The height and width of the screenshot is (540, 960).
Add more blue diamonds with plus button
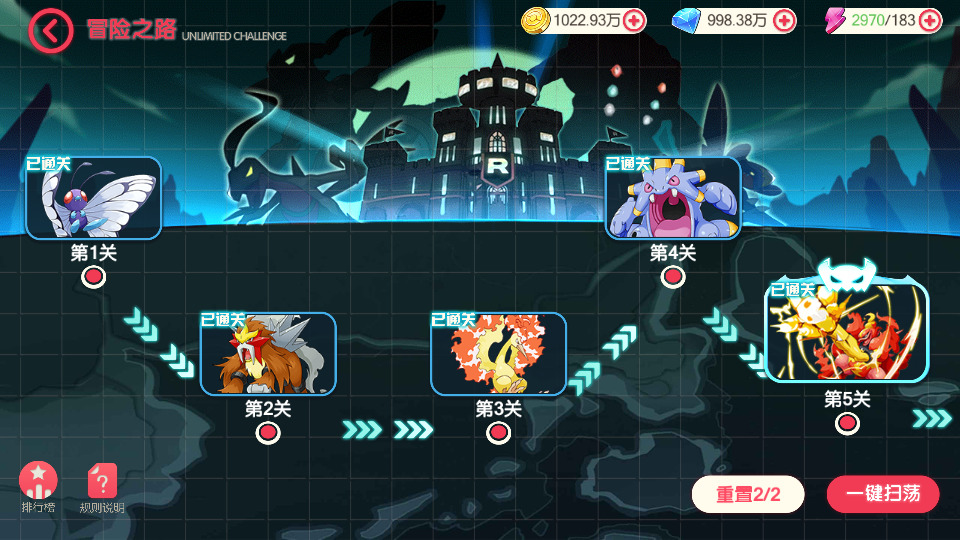tap(785, 20)
